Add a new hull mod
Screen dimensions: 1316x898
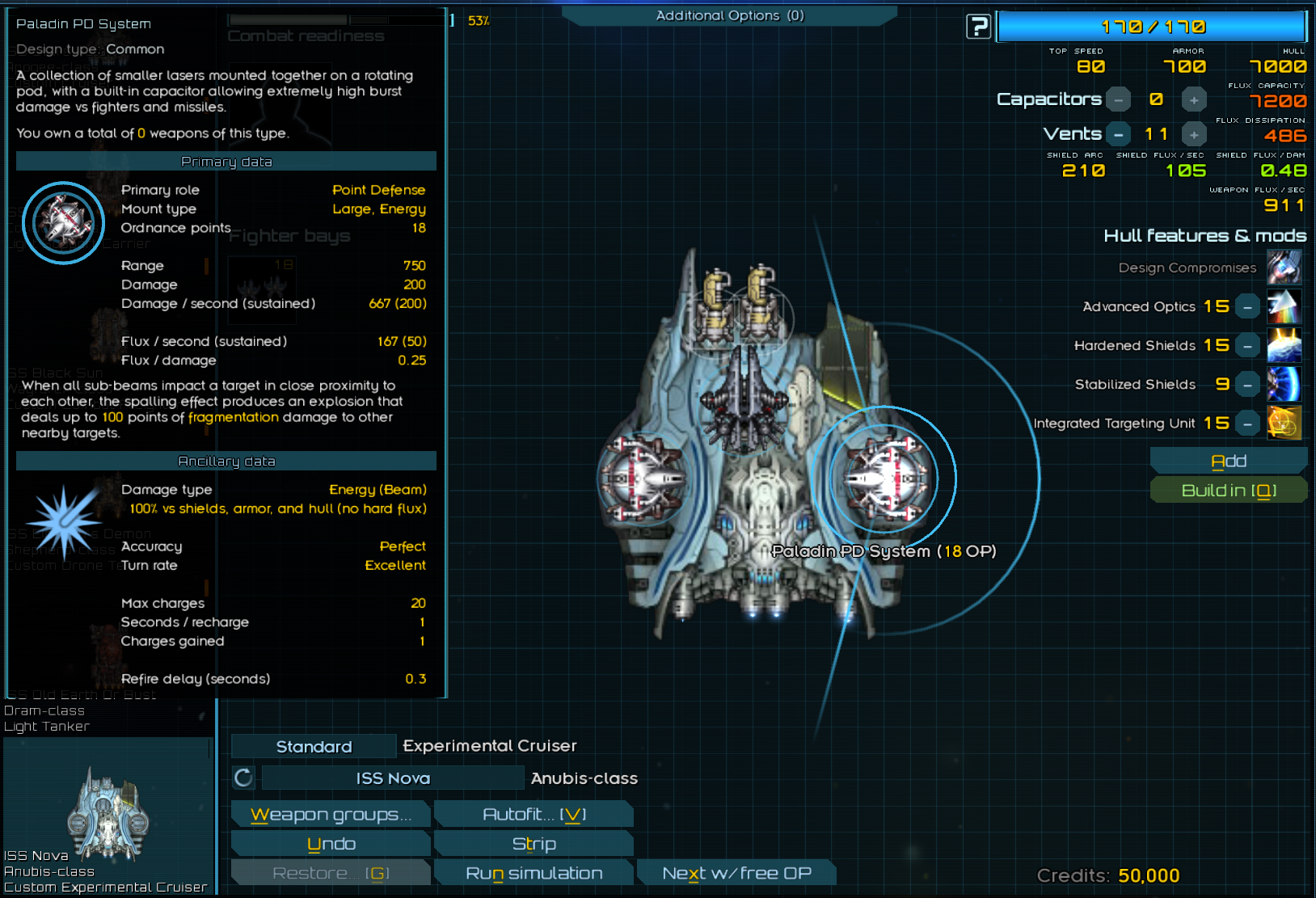(x=1228, y=461)
